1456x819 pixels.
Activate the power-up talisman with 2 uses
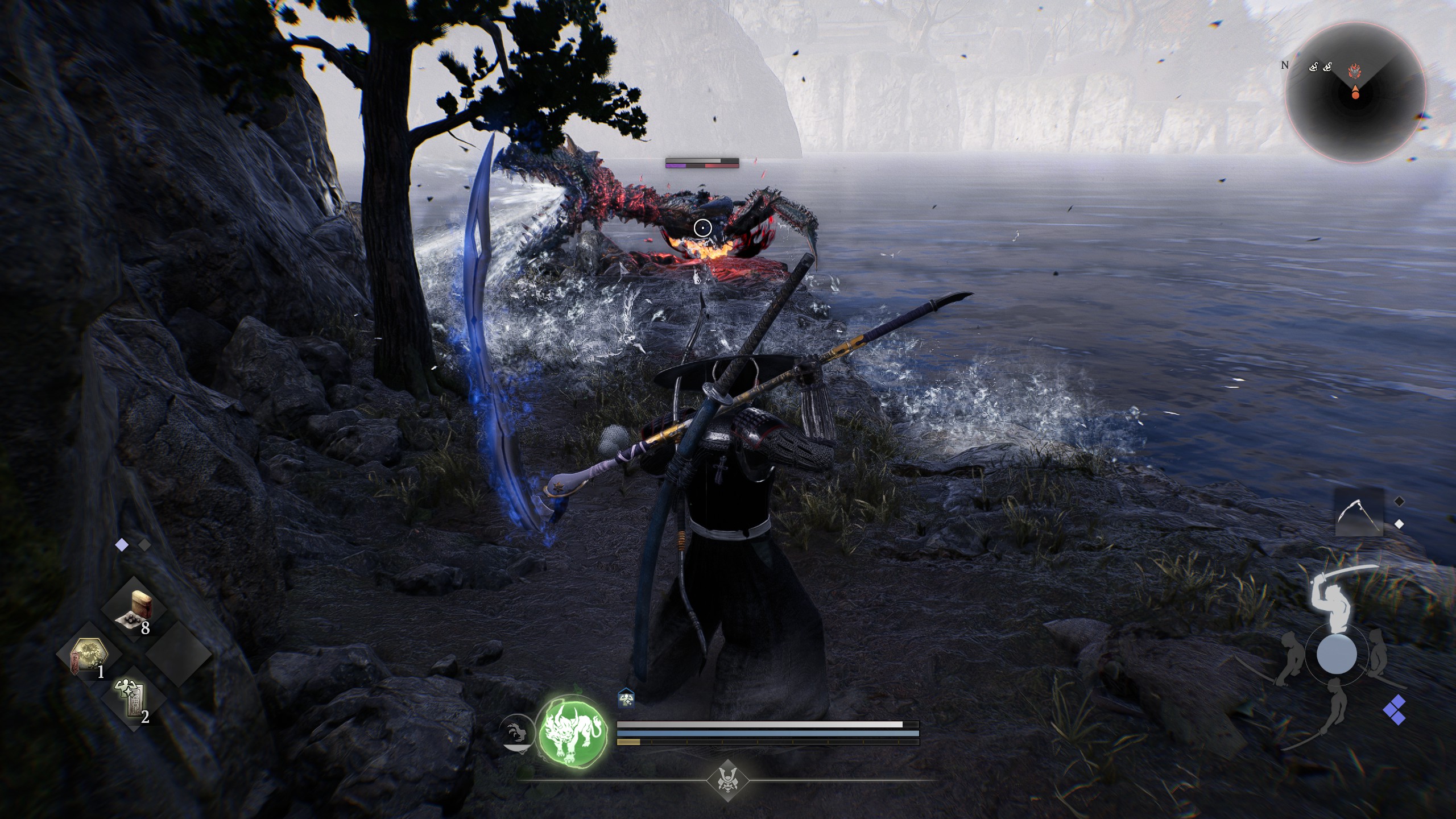coord(131,701)
